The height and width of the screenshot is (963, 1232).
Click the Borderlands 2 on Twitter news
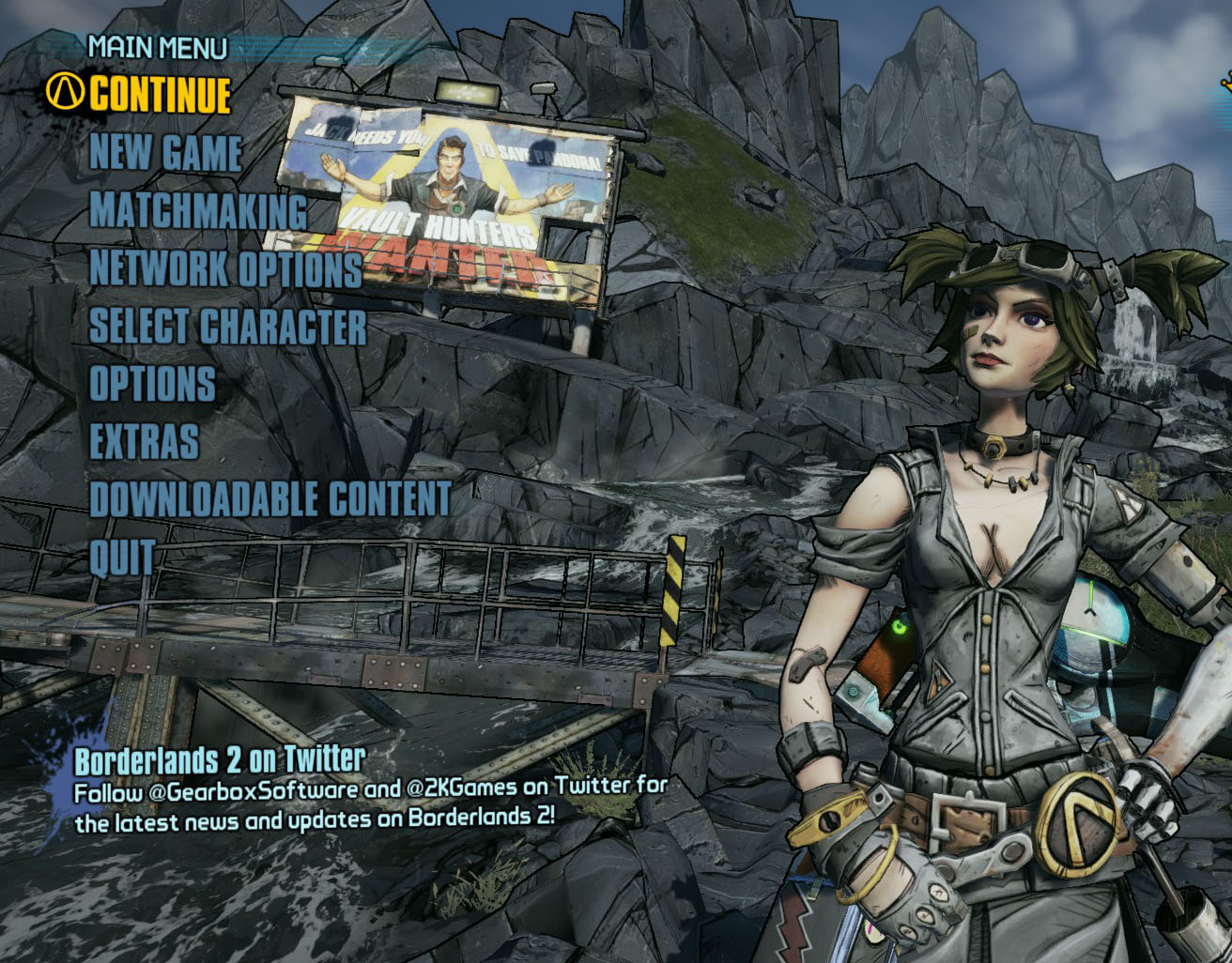[x=220, y=758]
